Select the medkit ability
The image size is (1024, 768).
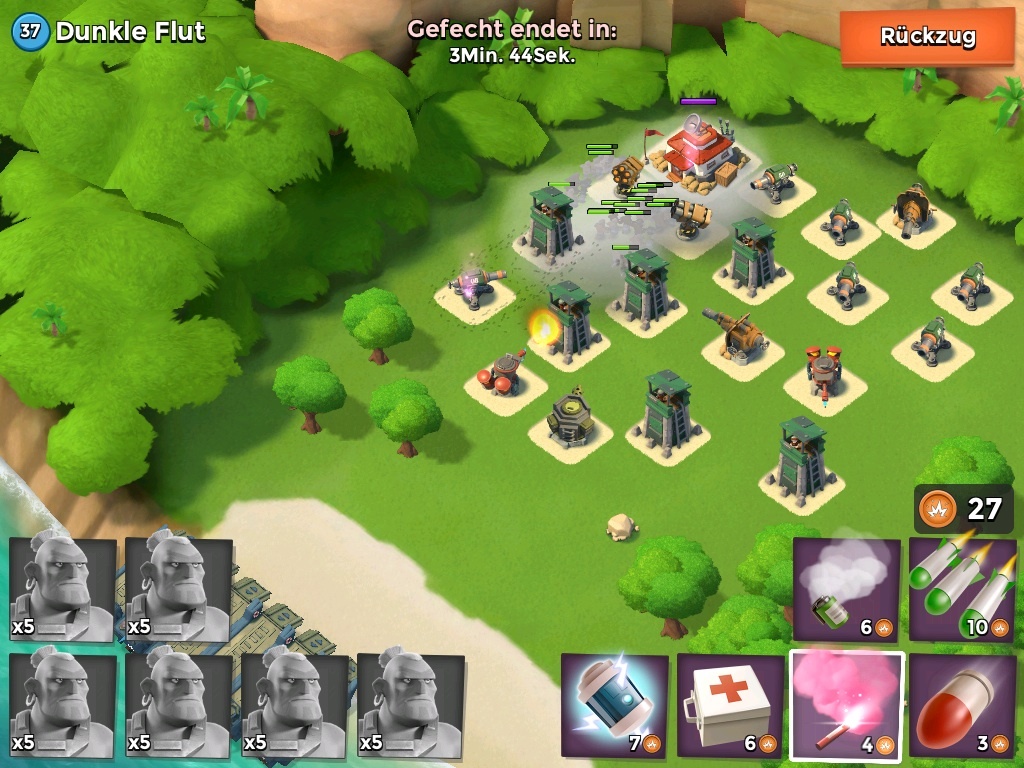[x=730, y=705]
